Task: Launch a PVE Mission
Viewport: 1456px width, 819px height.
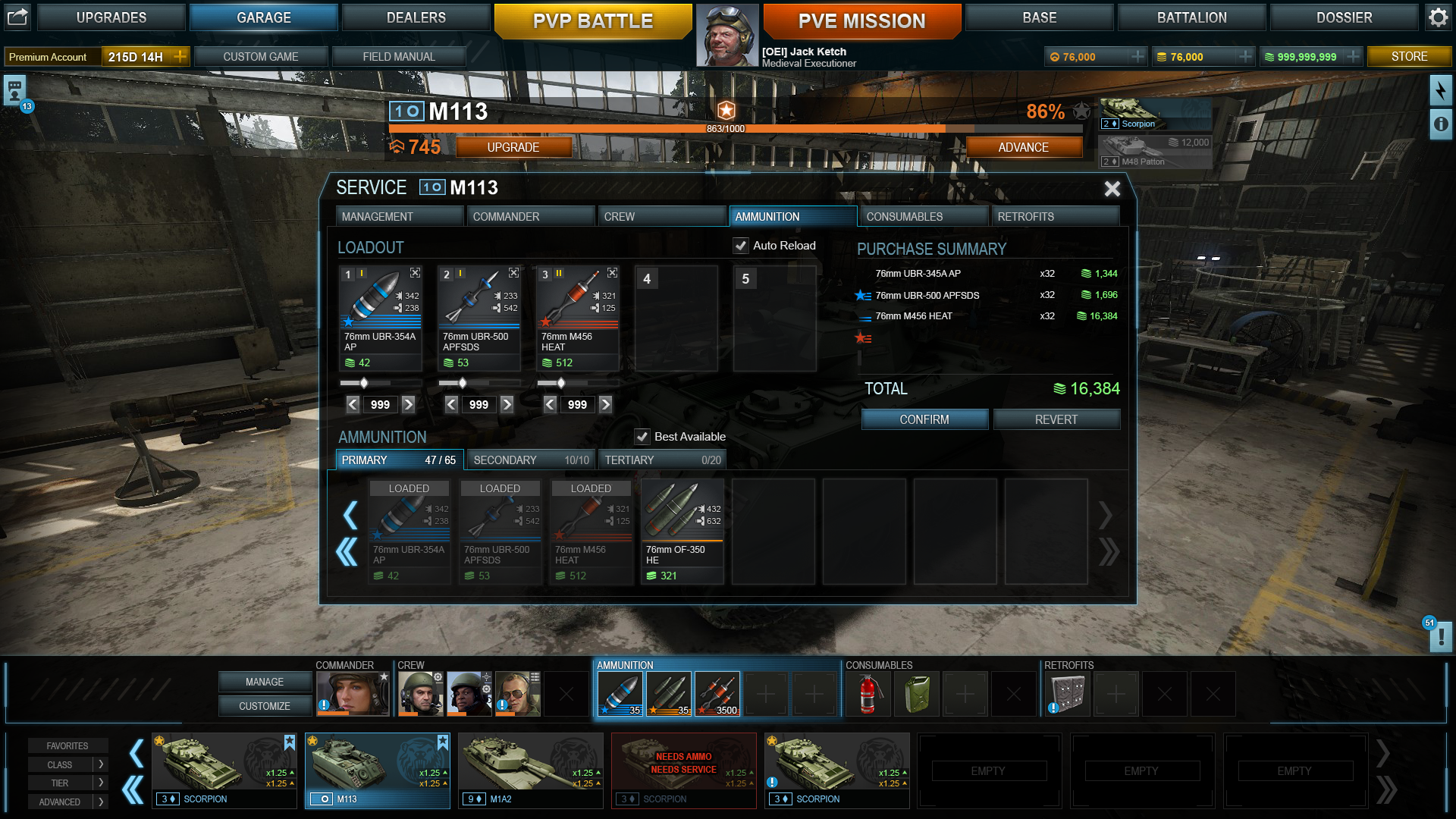Action: pos(861,21)
